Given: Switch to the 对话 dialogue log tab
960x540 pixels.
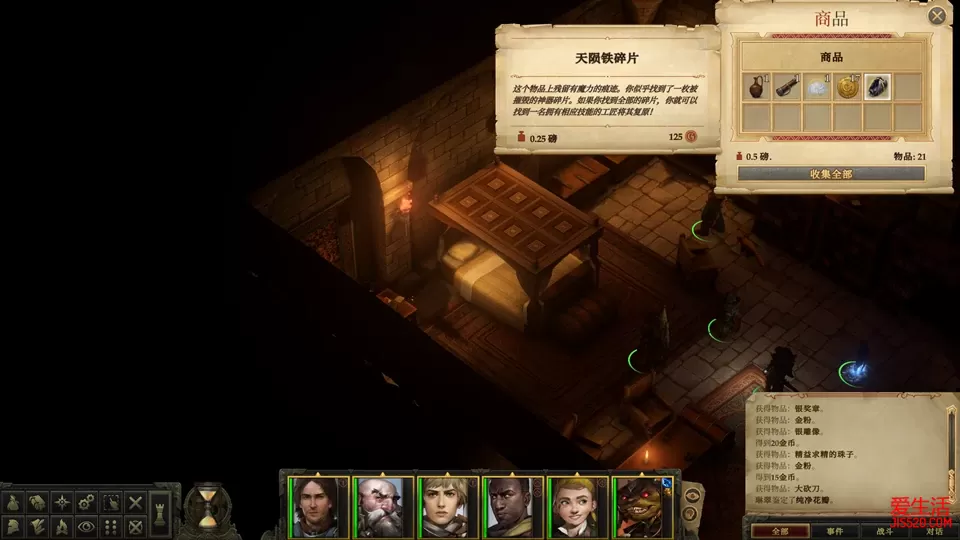Looking at the screenshot, I should click(x=934, y=531).
